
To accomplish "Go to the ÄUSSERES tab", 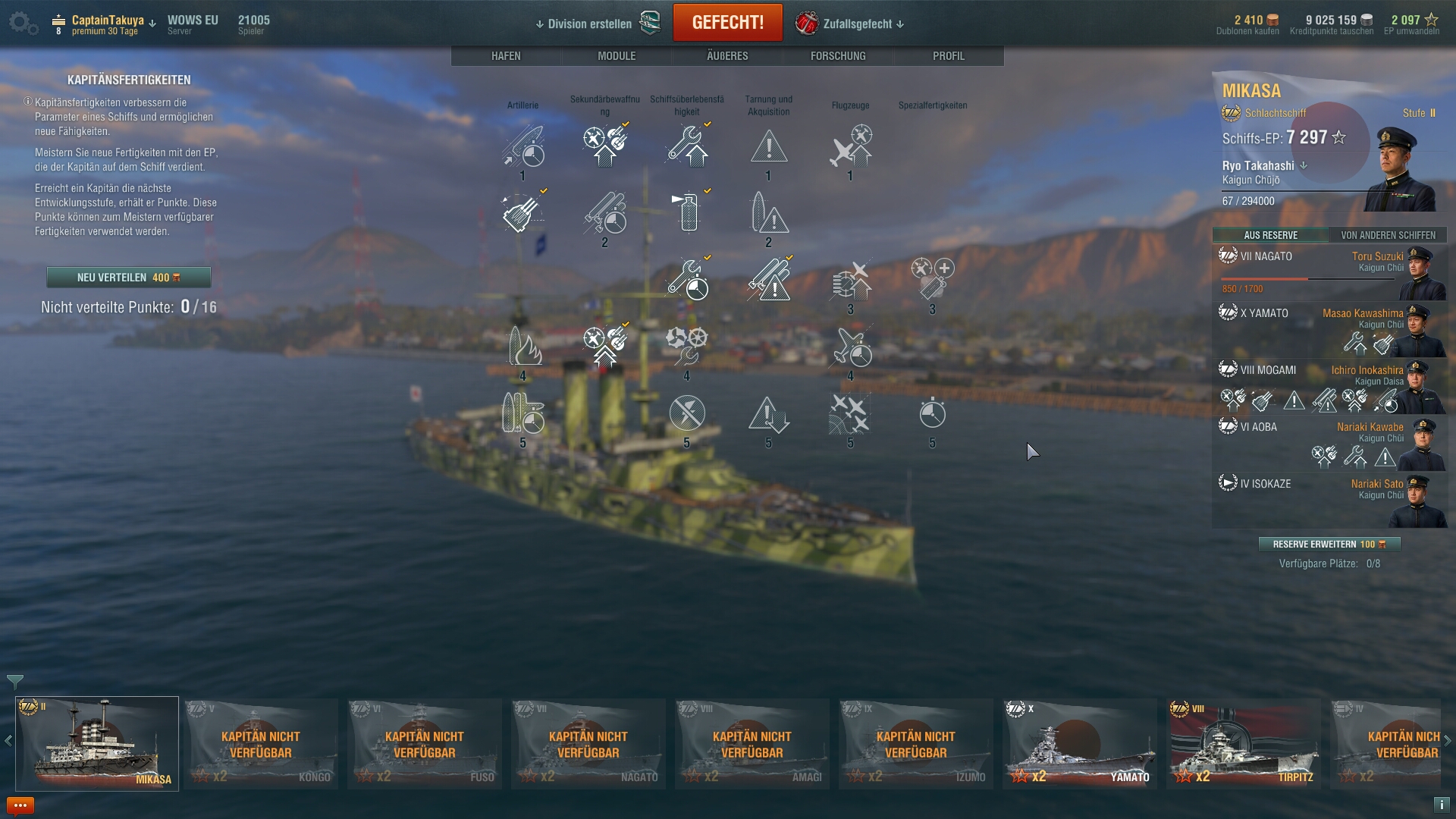I will point(727,56).
